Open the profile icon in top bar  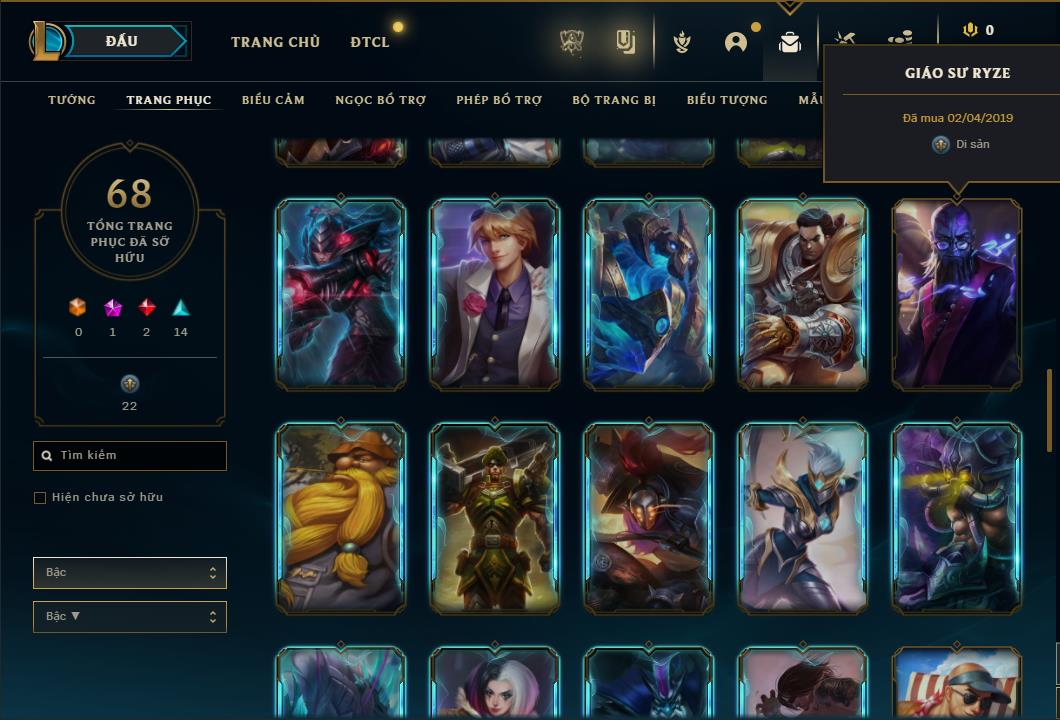[x=736, y=42]
